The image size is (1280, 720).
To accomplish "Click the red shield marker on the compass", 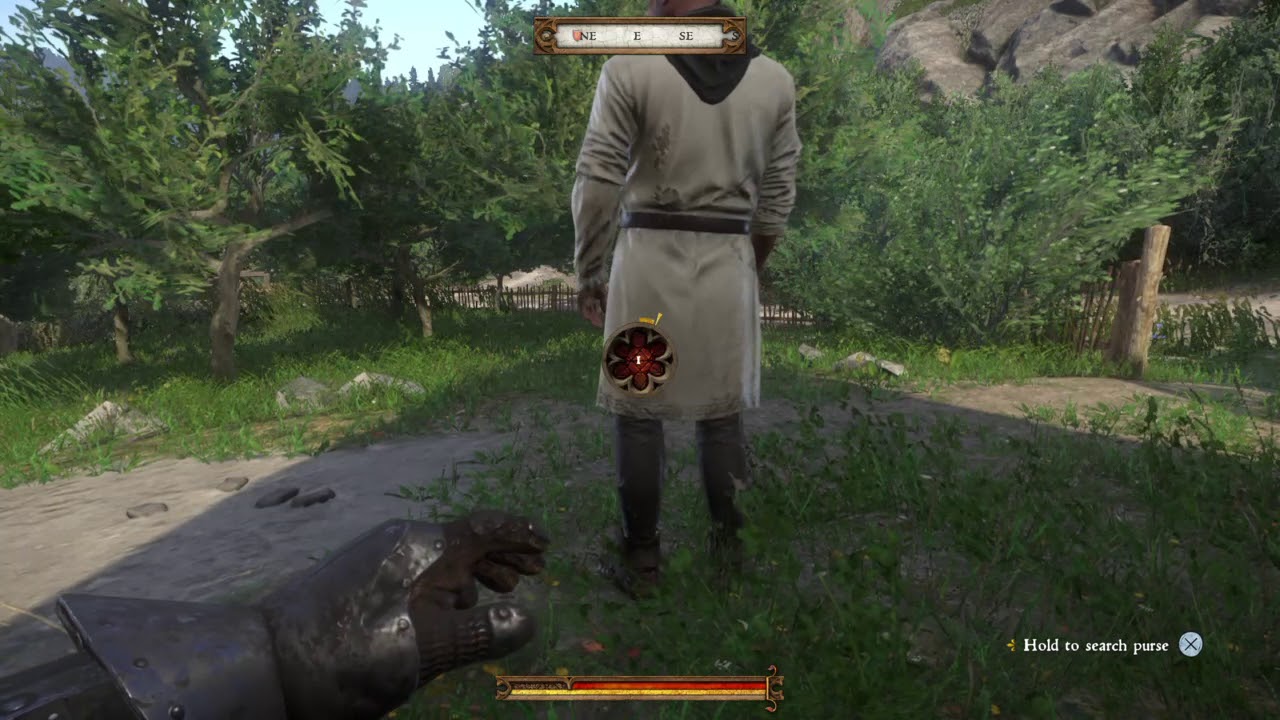I will tap(577, 36).
